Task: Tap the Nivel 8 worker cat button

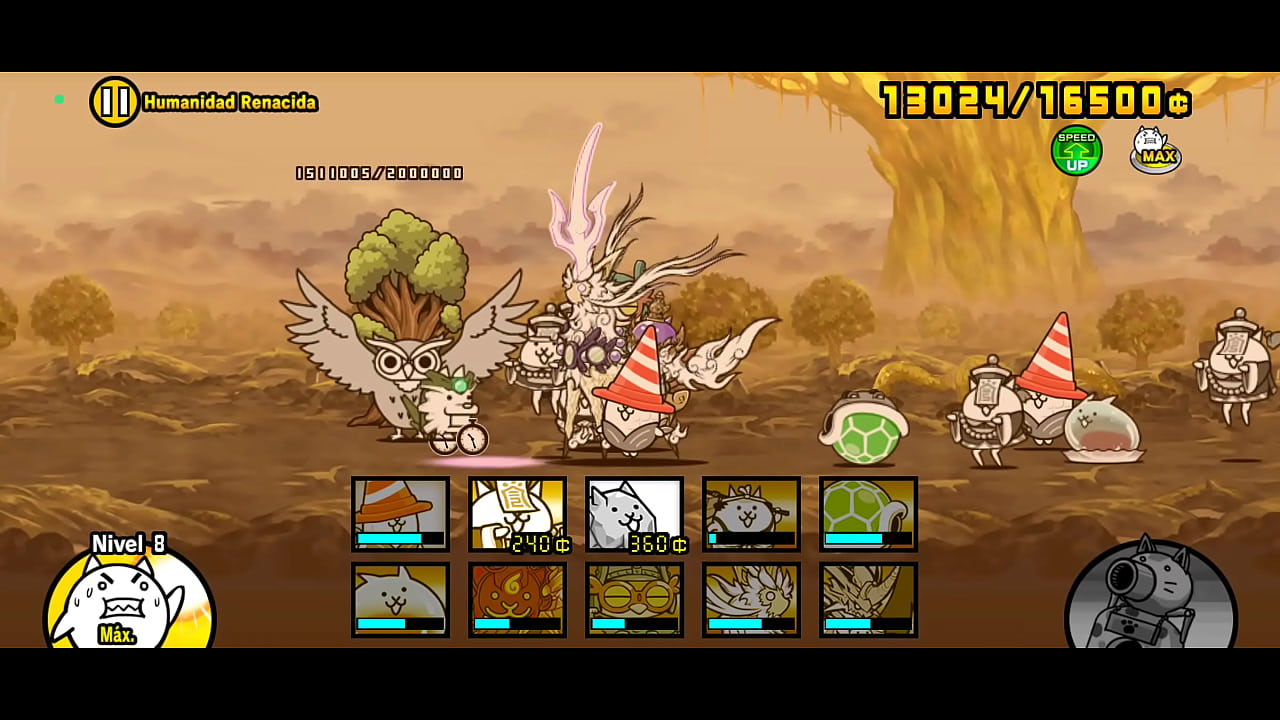Action: pyautogui.click(x=128, y=598)
